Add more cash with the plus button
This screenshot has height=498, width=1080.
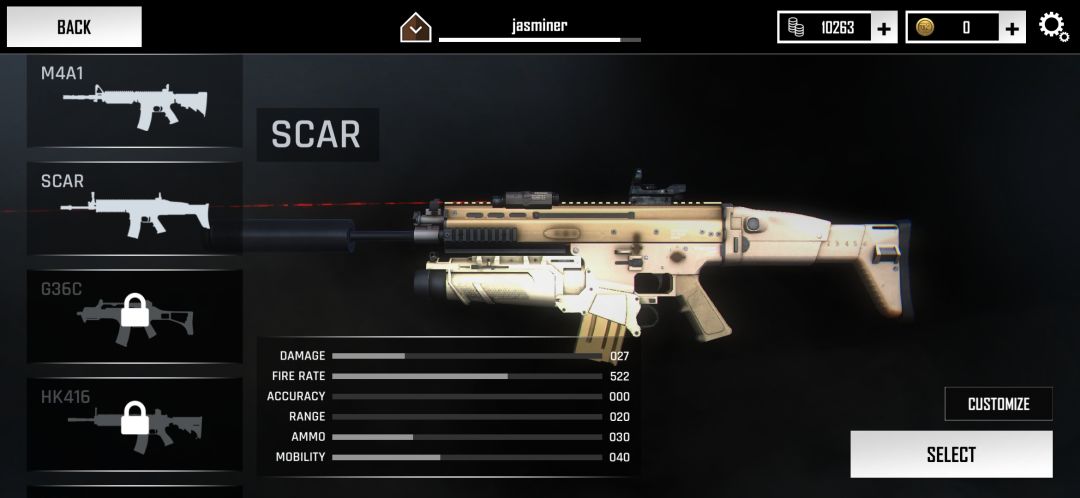tap(884, 28)
